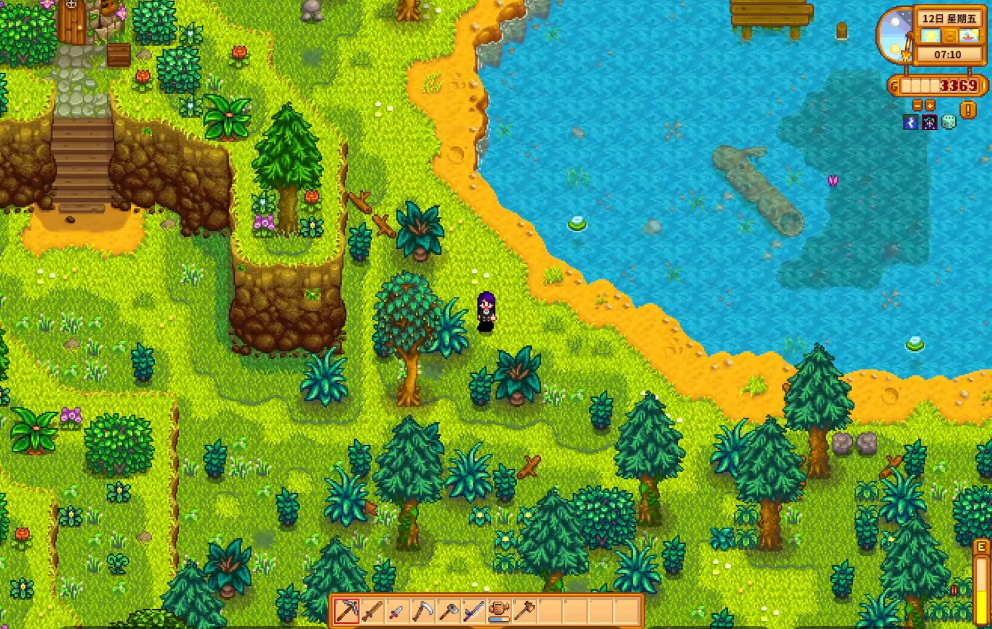
Task: Click the zoom in plus button
Action: (x=930, y=105)
